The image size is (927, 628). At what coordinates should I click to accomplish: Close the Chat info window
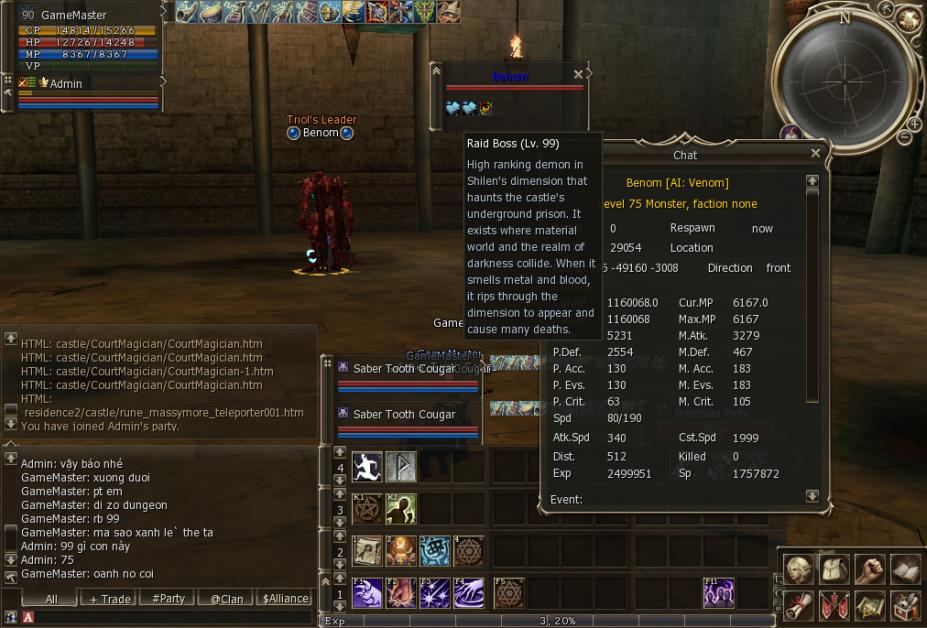(x=814, y=154)
